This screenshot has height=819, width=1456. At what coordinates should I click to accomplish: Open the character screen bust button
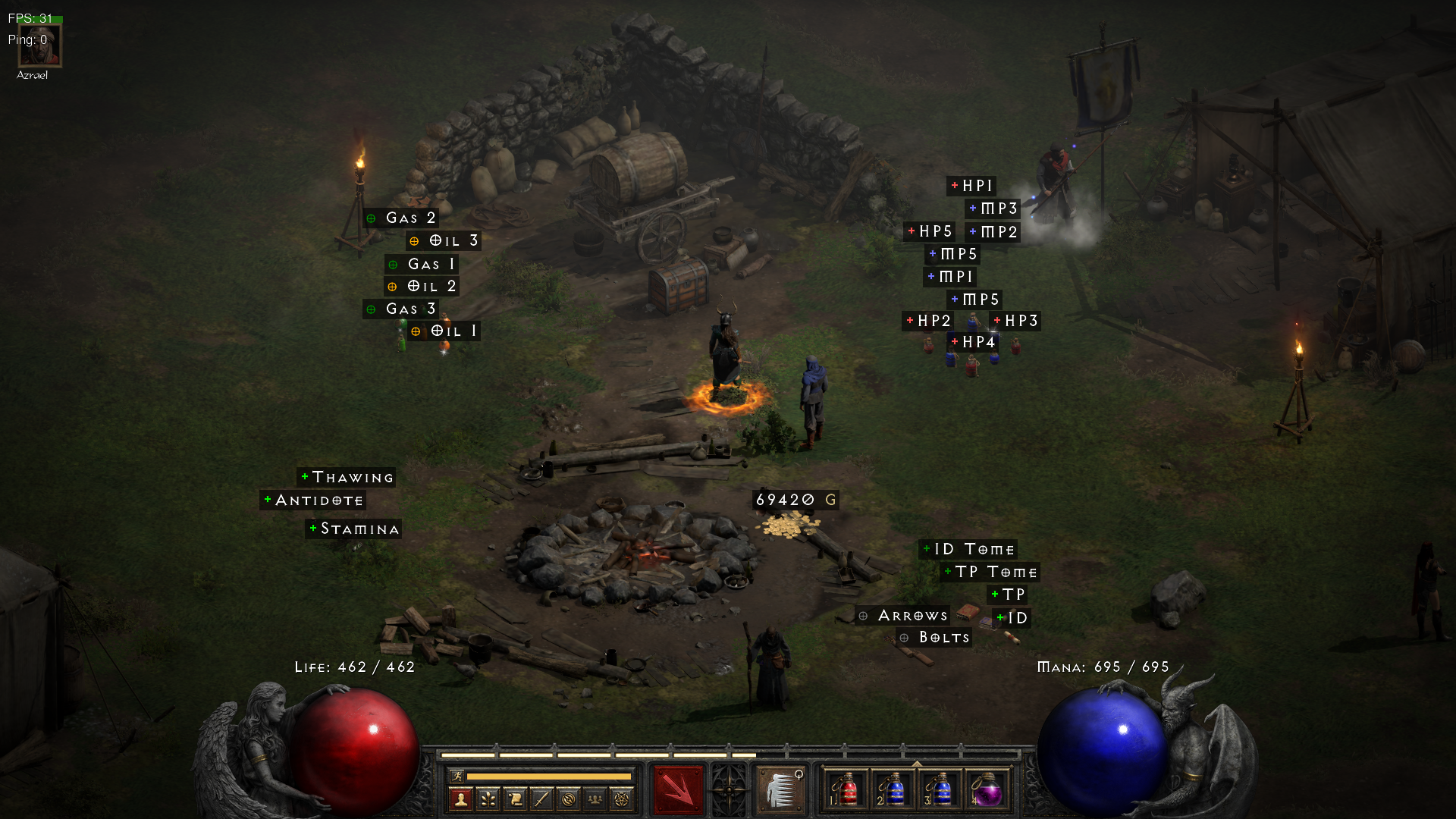pyautogui.click(x=460, y=799)
